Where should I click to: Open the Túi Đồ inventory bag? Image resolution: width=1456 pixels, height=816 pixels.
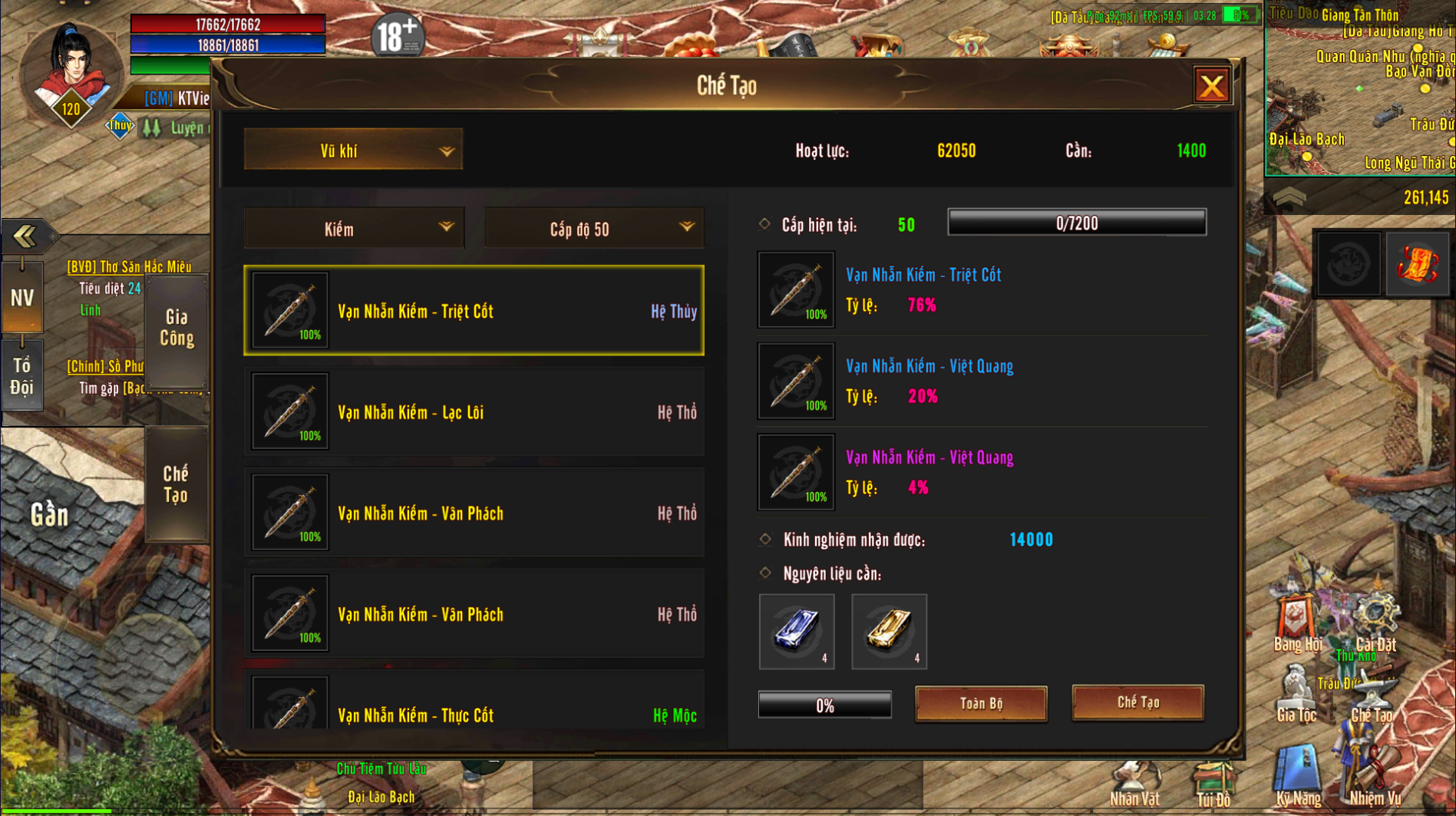(x=1213, y=783)
